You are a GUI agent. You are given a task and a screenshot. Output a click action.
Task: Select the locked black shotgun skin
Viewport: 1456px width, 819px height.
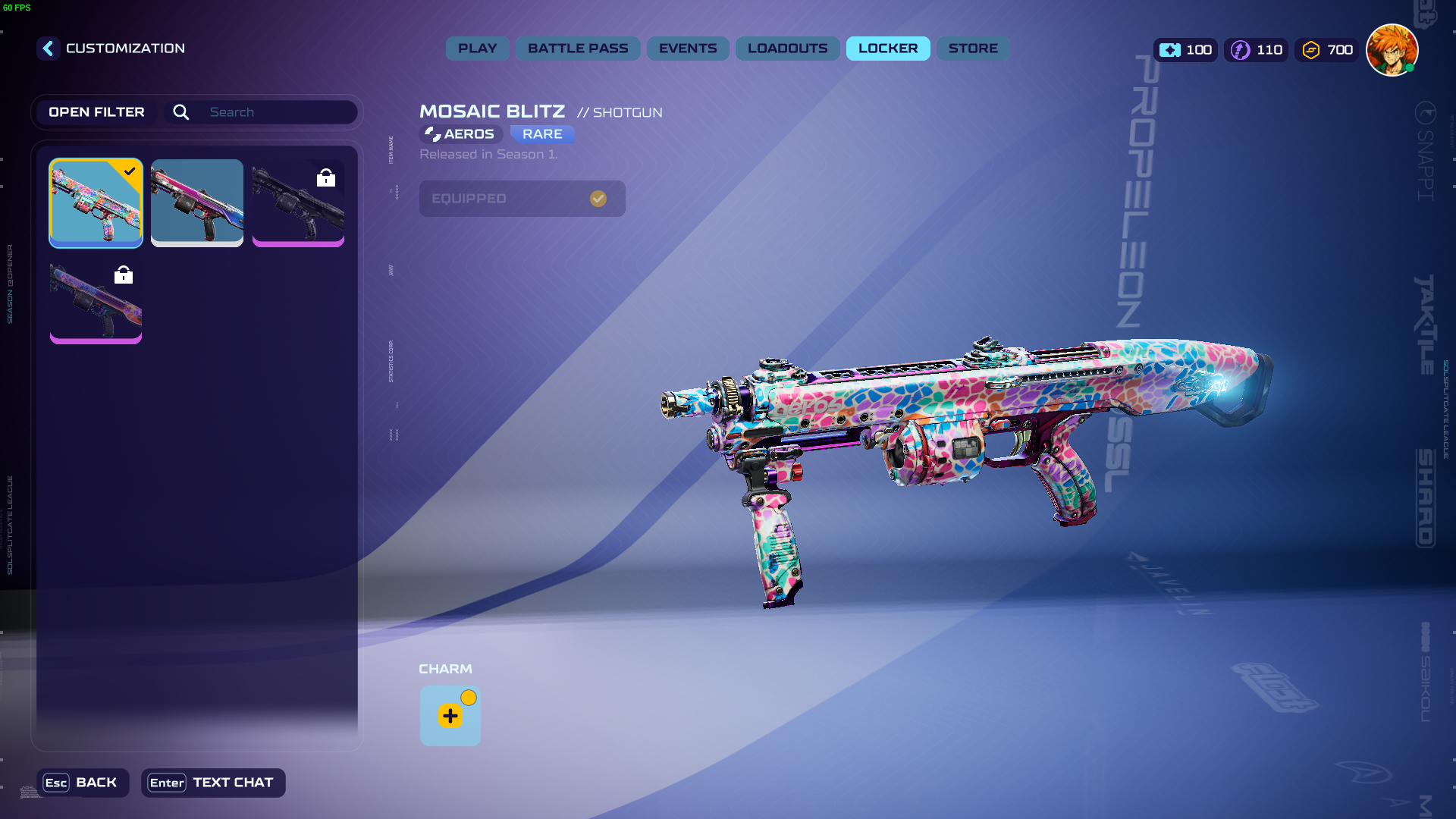[298, 202]
